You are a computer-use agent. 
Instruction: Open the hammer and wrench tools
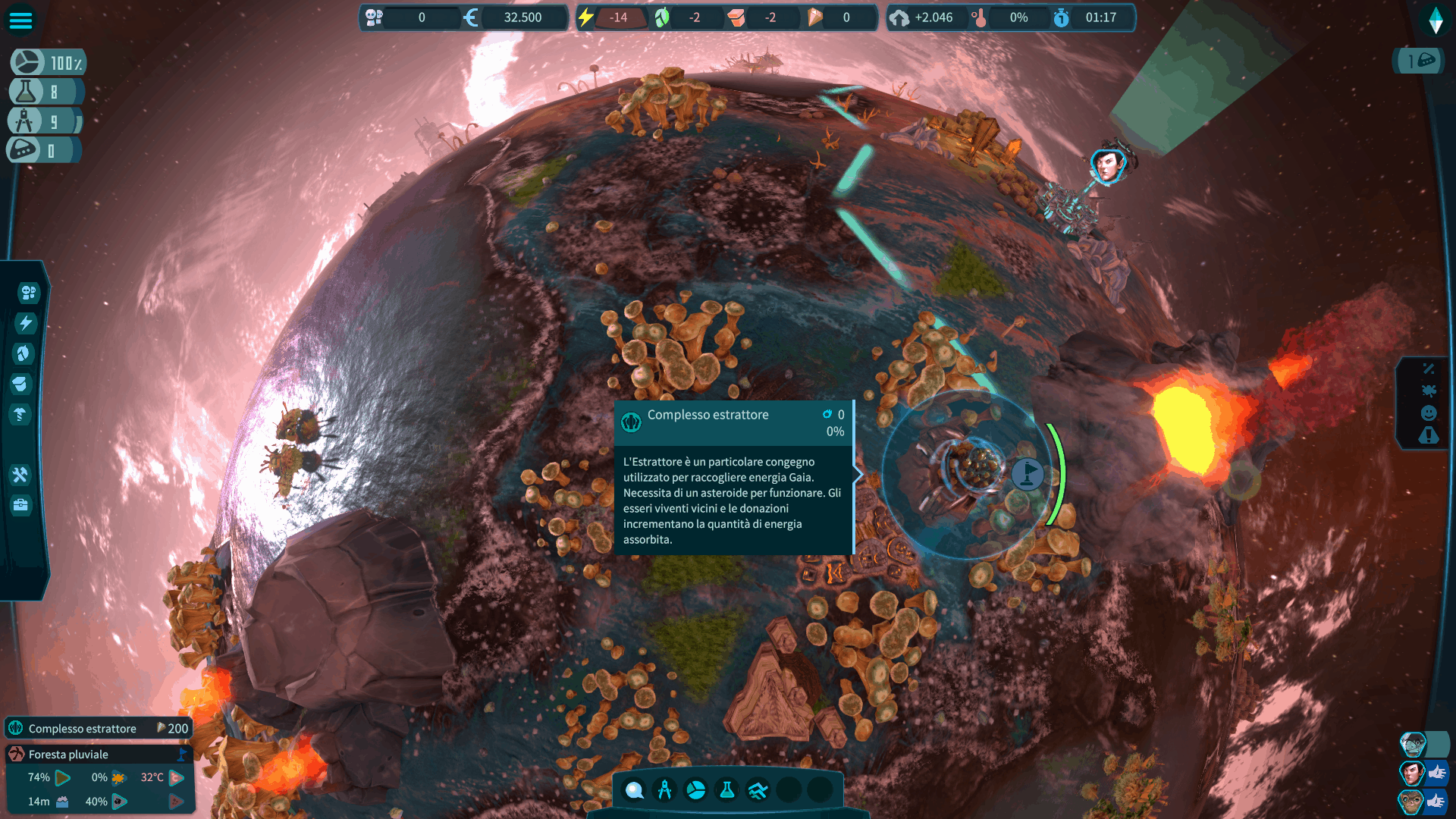click(20, 475)
